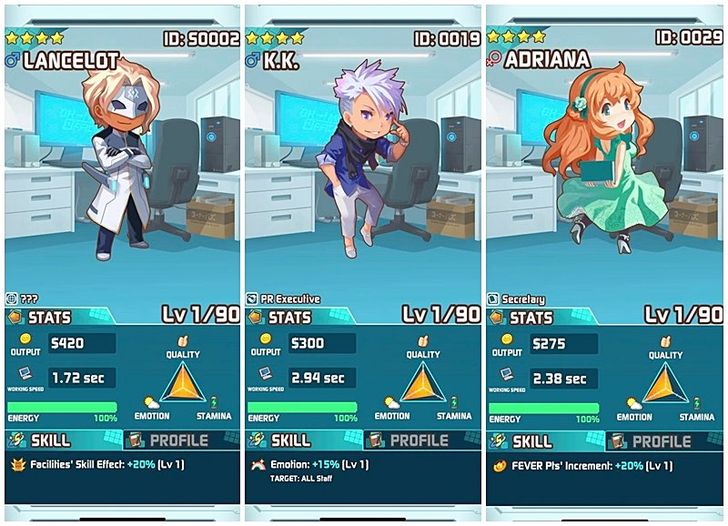Image resolution: width=728 pixels, height=526 pixels.
Task: Open the PROFILE tab on Lancelot's card
Action: click(169, 441)
